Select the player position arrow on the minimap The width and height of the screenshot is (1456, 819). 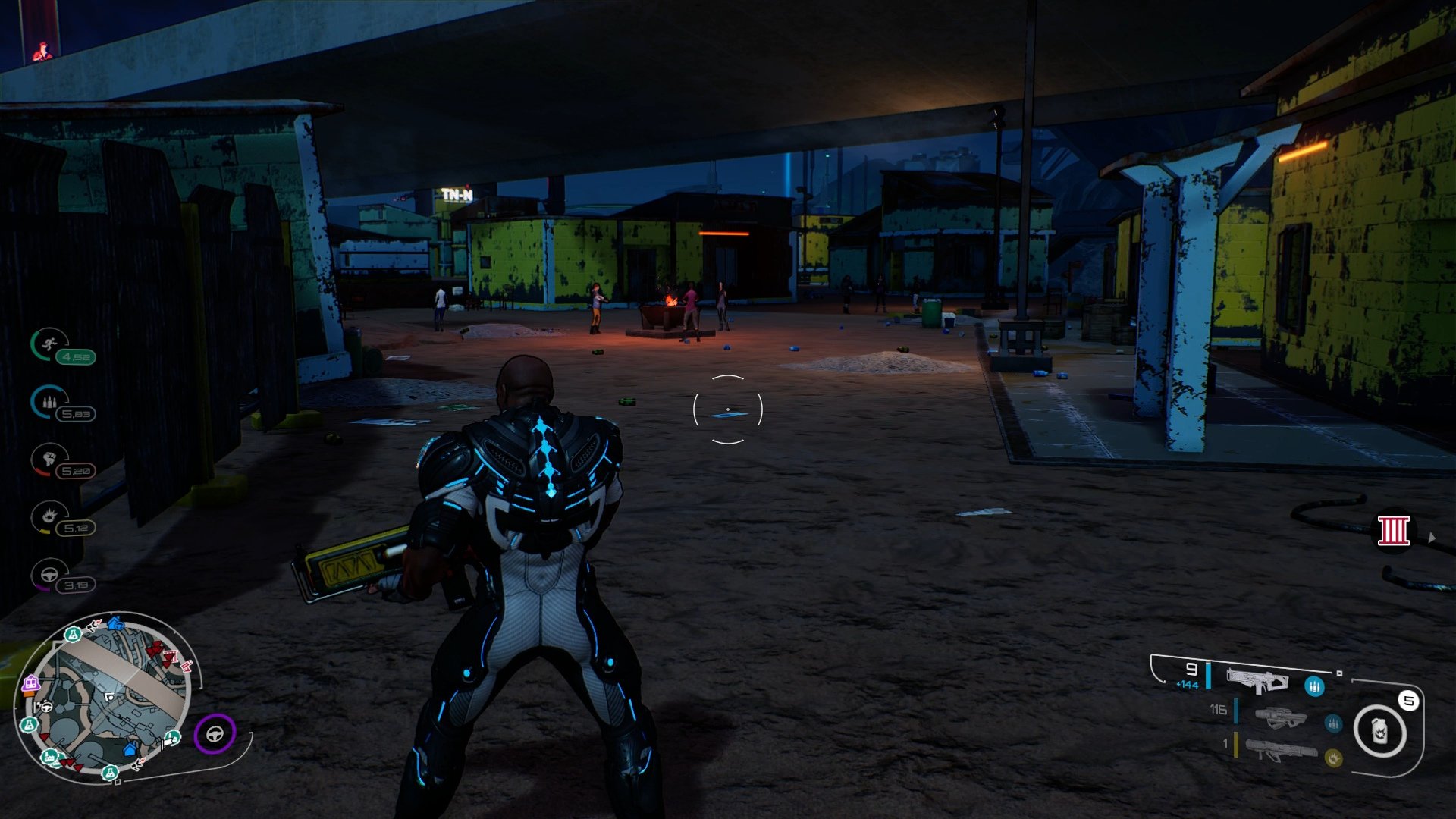point(109,696)
